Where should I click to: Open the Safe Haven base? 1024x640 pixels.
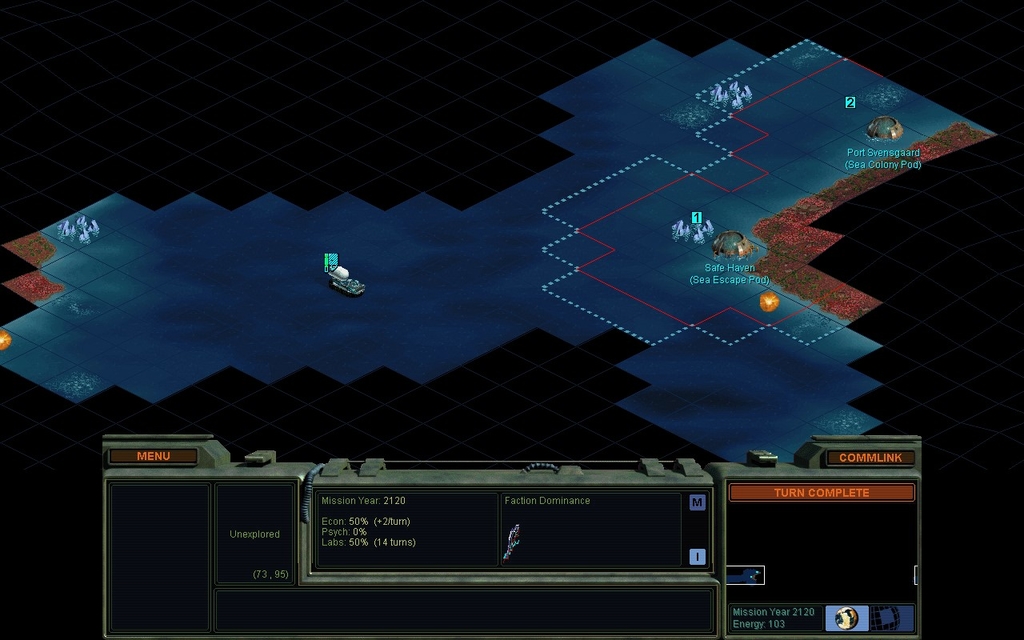point(731,244)
